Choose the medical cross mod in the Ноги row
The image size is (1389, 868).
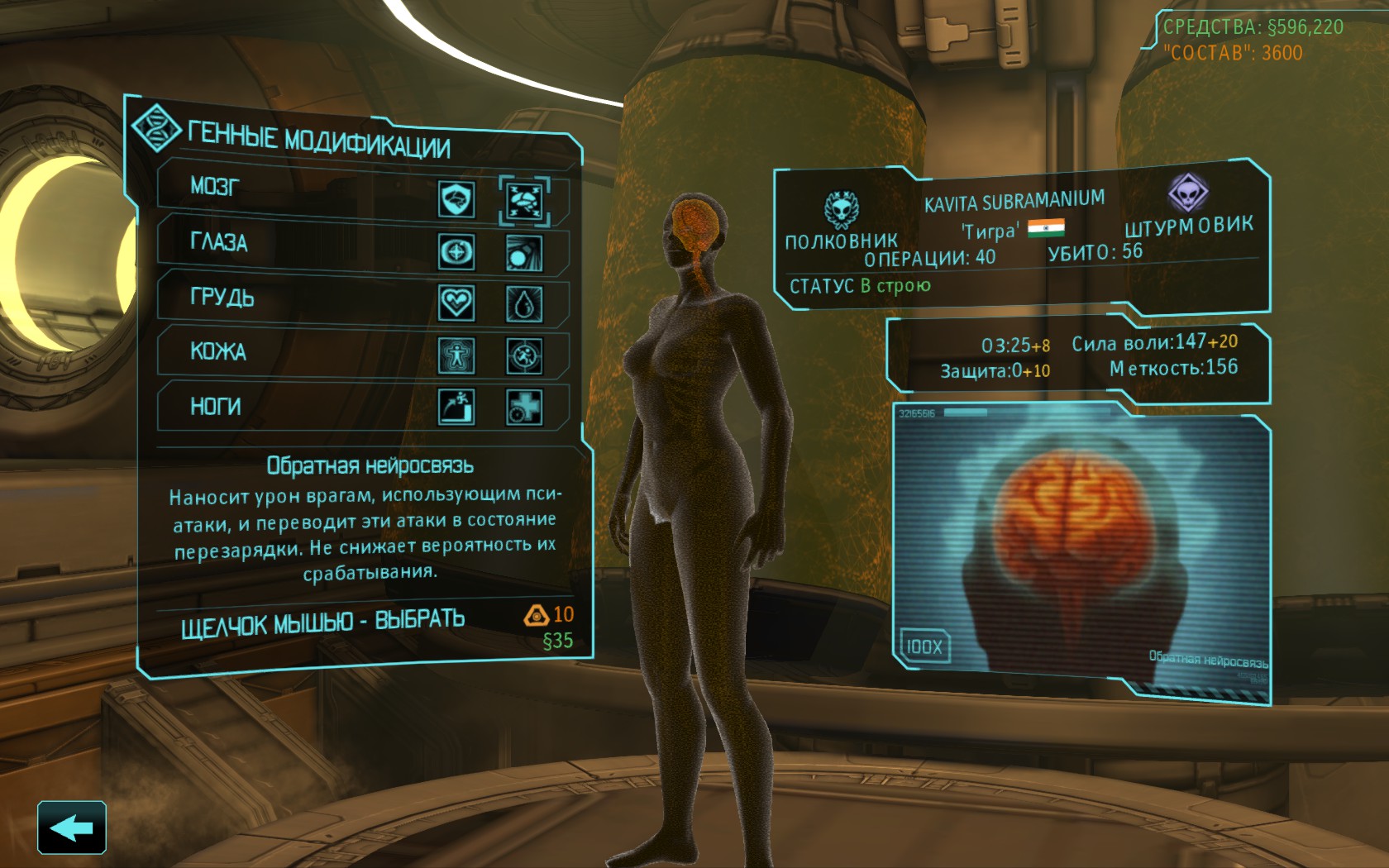tap(524, 407)
